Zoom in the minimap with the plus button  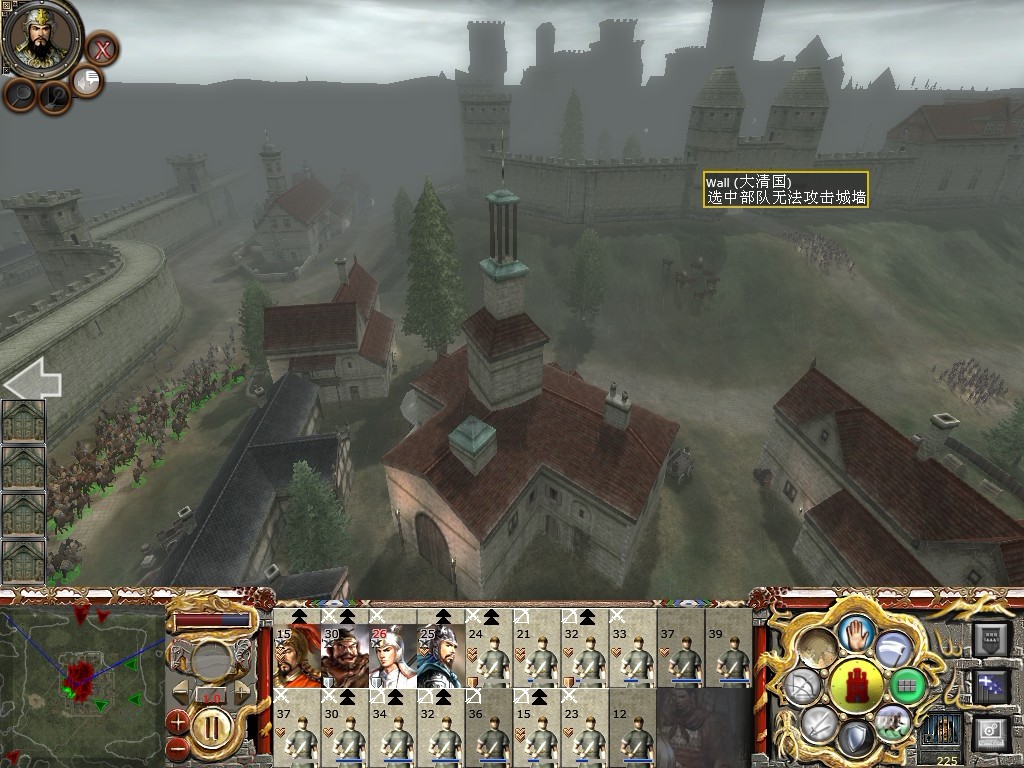[x=178, y=721]
